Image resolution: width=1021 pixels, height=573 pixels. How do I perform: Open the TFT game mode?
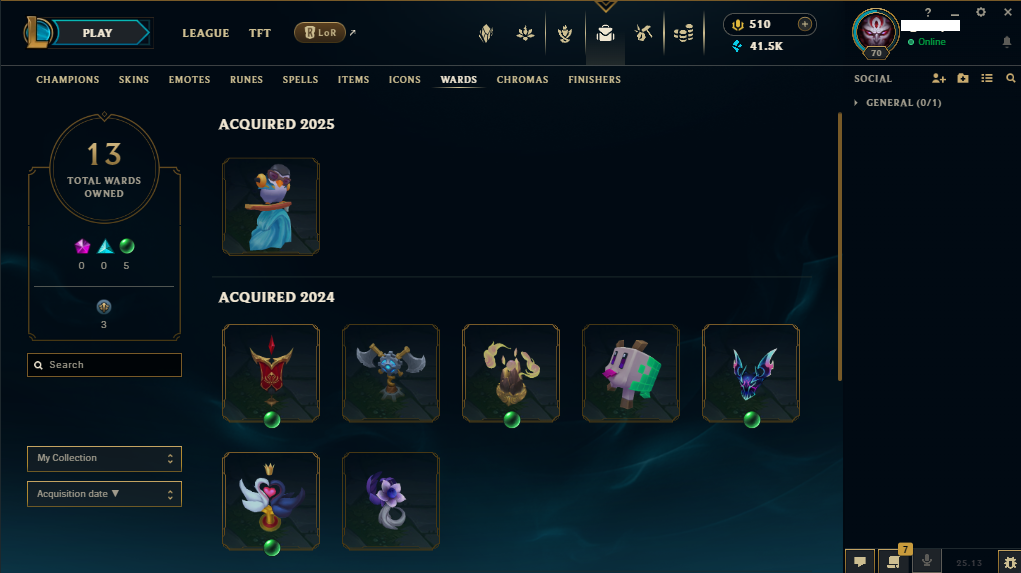click(x=260, y=33)
